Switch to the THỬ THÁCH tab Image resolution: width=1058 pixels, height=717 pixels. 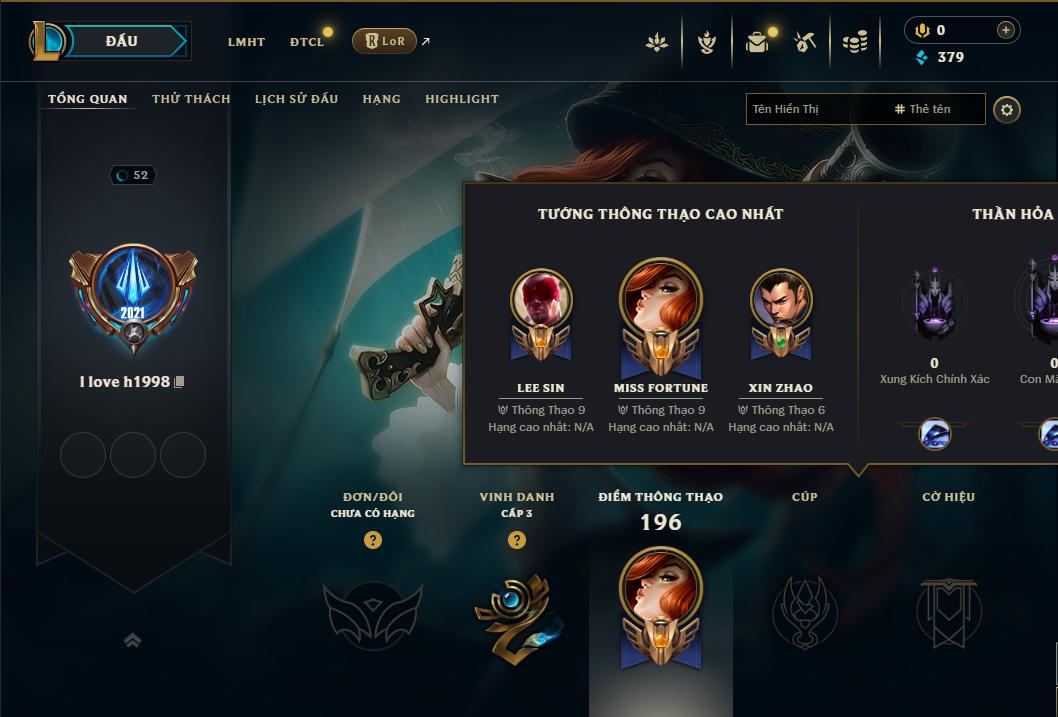(191, 99)
